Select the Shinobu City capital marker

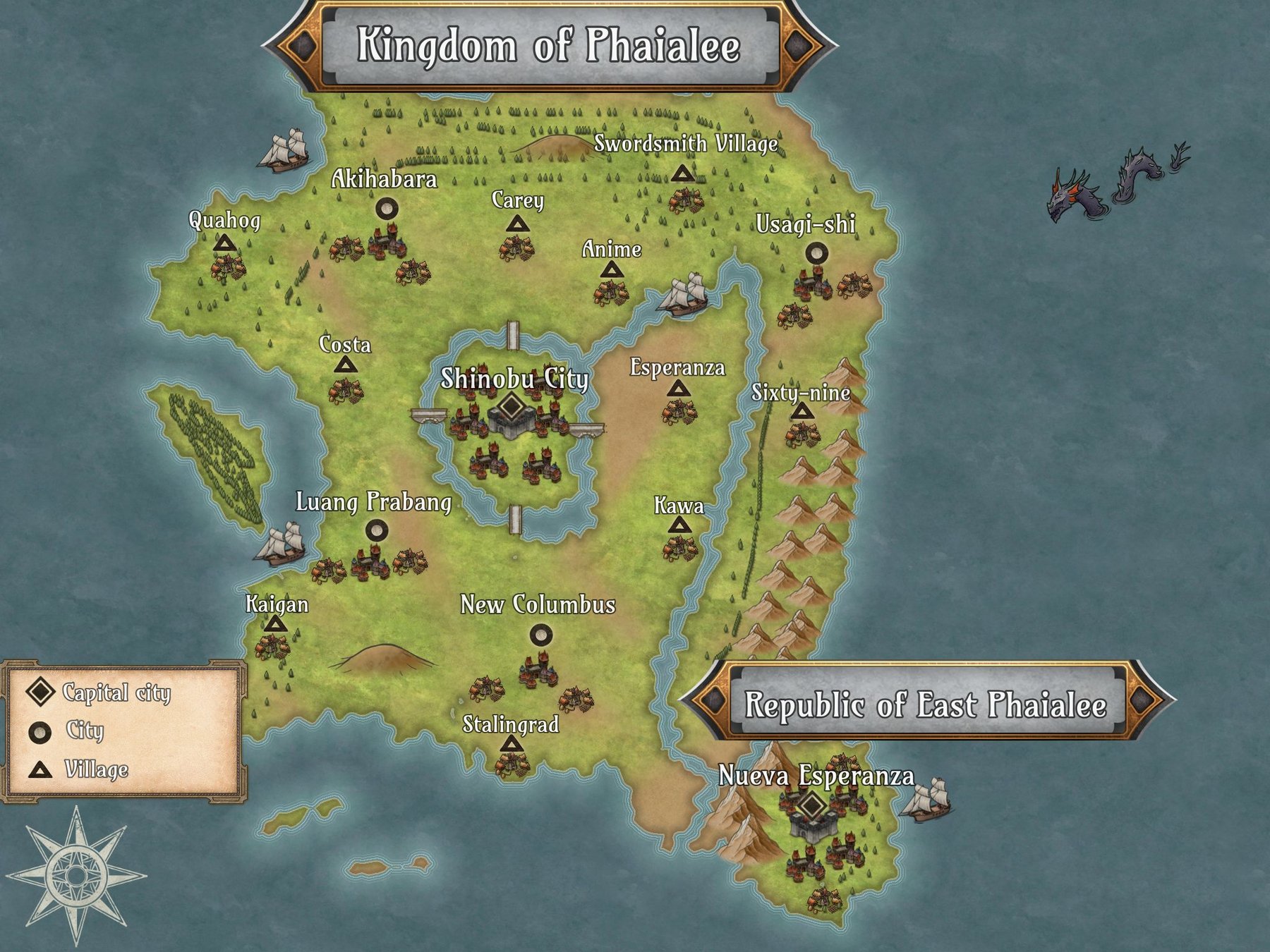point(511,407)
